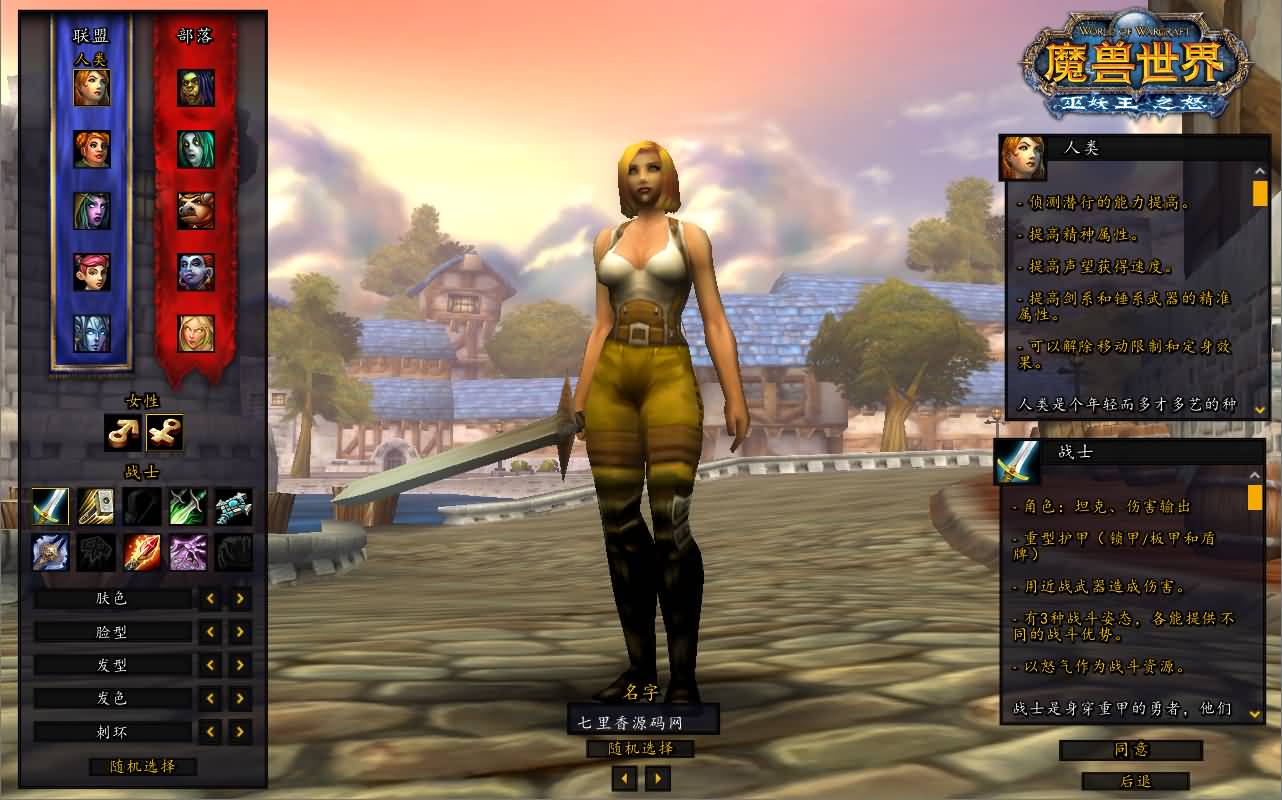Select the Orc race portrait
The image size is (1282, 800).
(196, 88)
